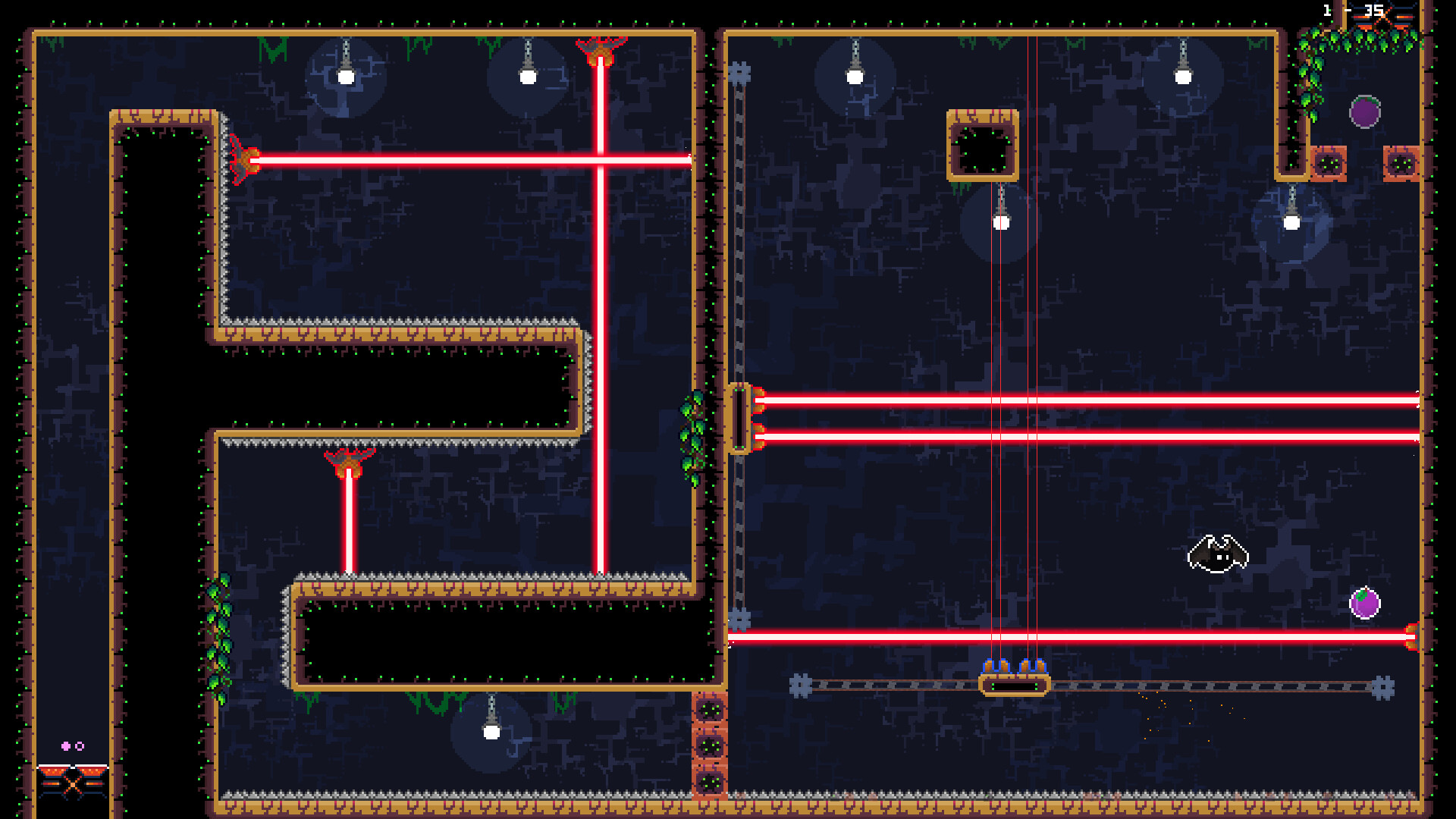Screen dimensions: 1456x819
Task: Click the purple orb below the top-right vines
Action: 1365,112
